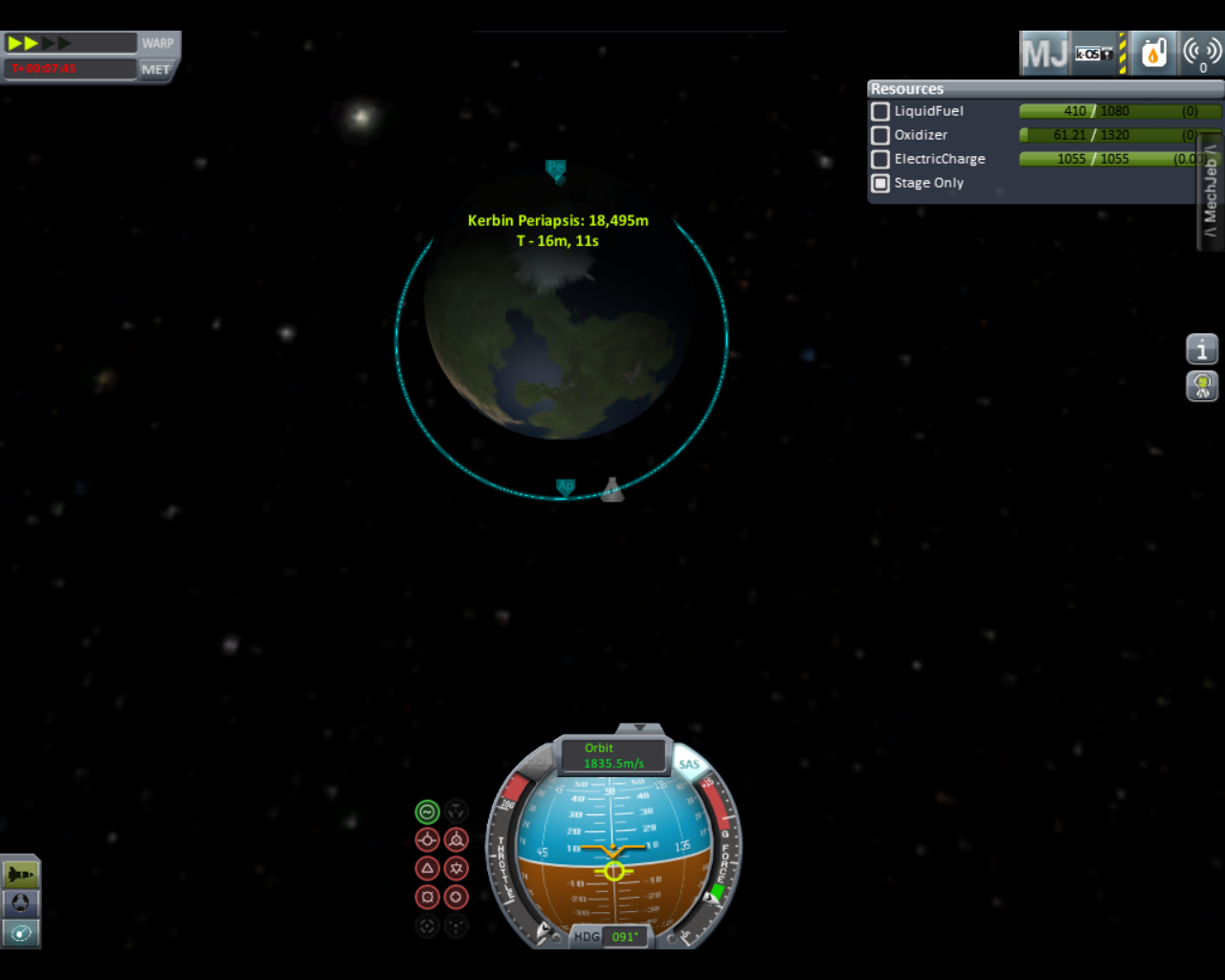Open the MechJeb MJ toolbar button
1225x980 pixels.
tap(1044, 54)
